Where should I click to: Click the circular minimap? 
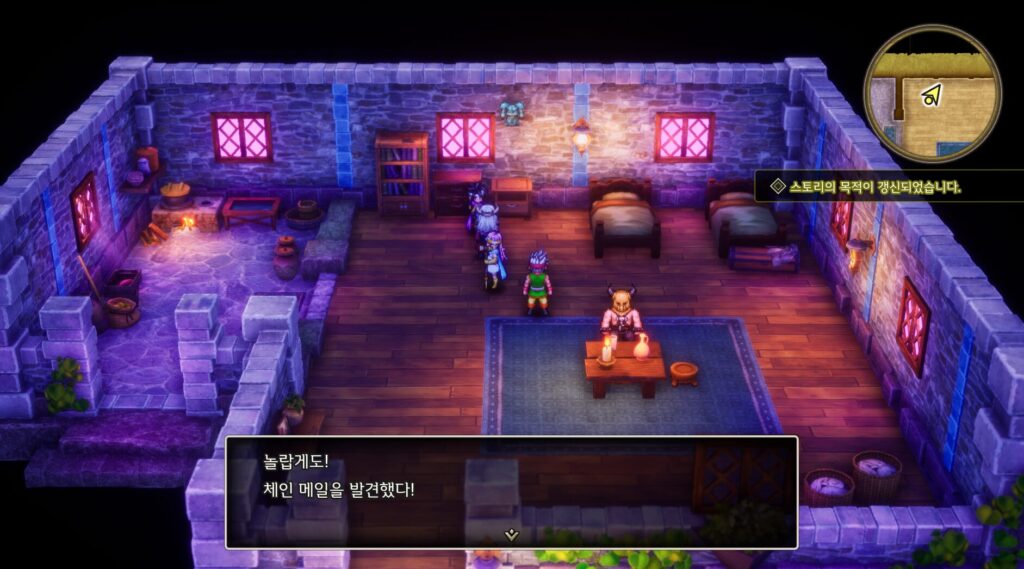[932, 95]
